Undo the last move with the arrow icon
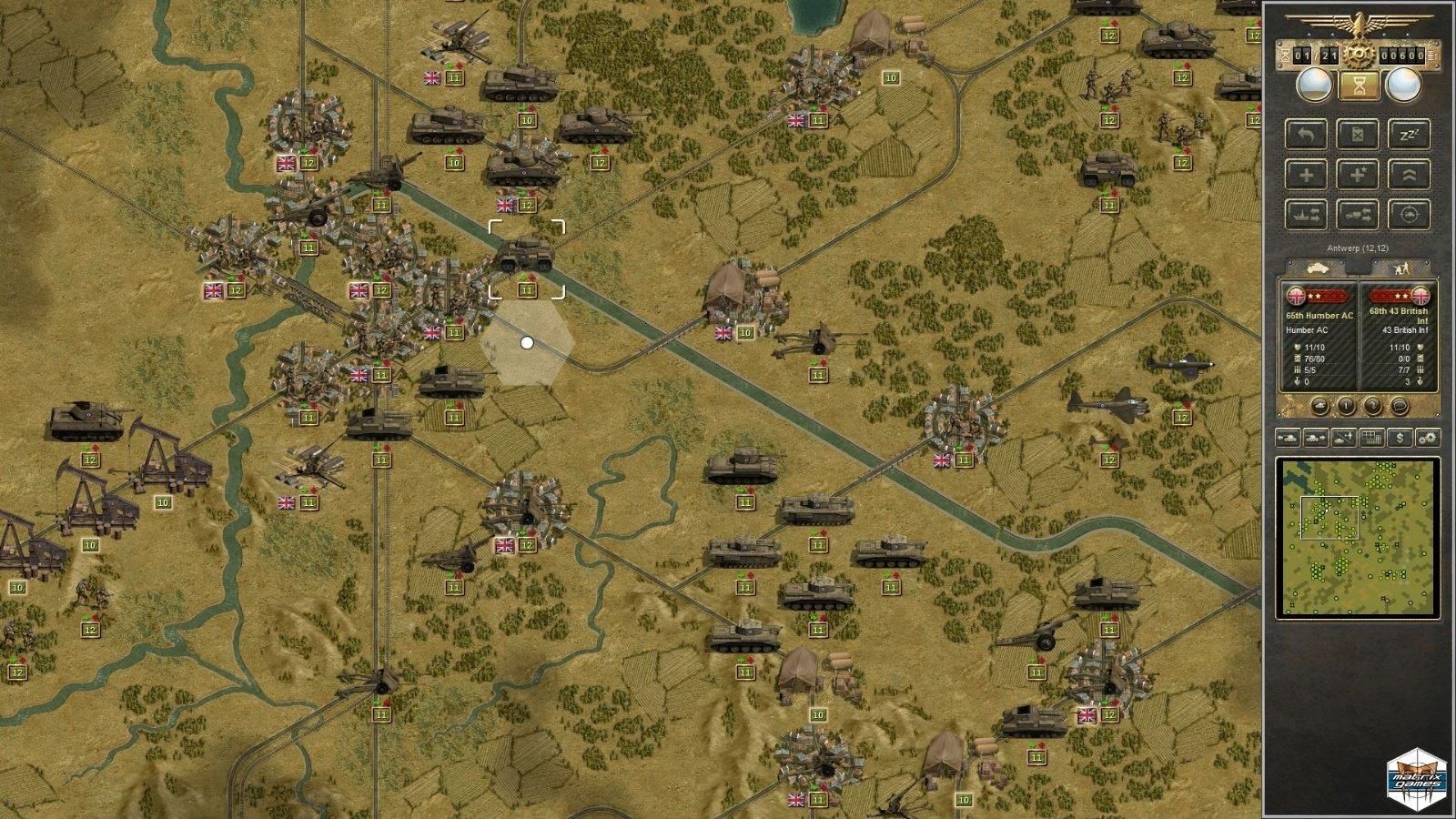Viewport: 1456px width, 819px height. 1307,134
